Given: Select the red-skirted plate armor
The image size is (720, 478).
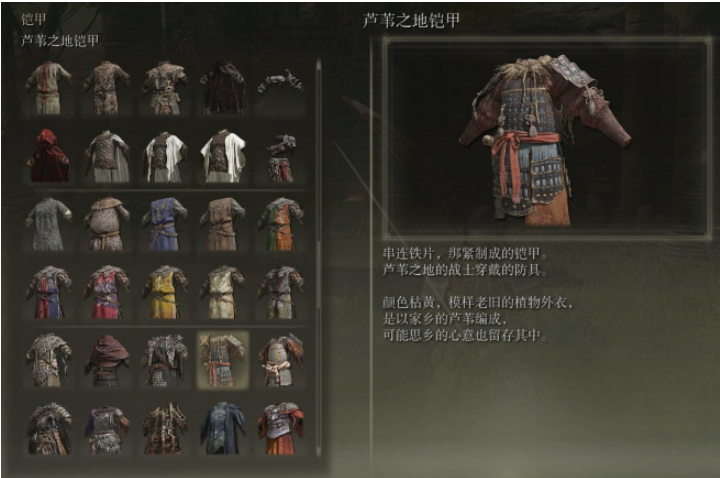Looking at the screenshot, I should (280, 428).
